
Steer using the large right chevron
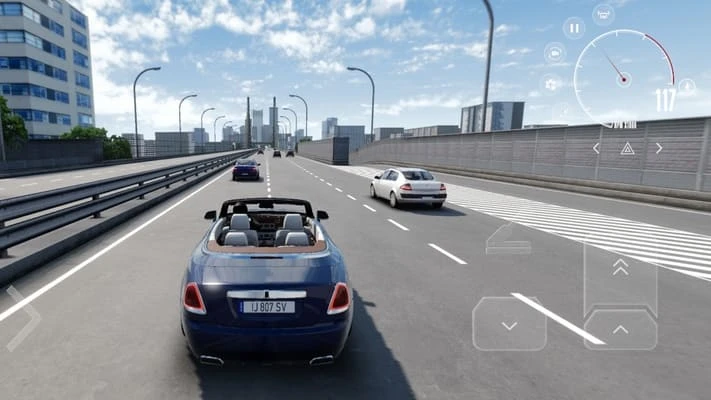[x=23, y=318]
